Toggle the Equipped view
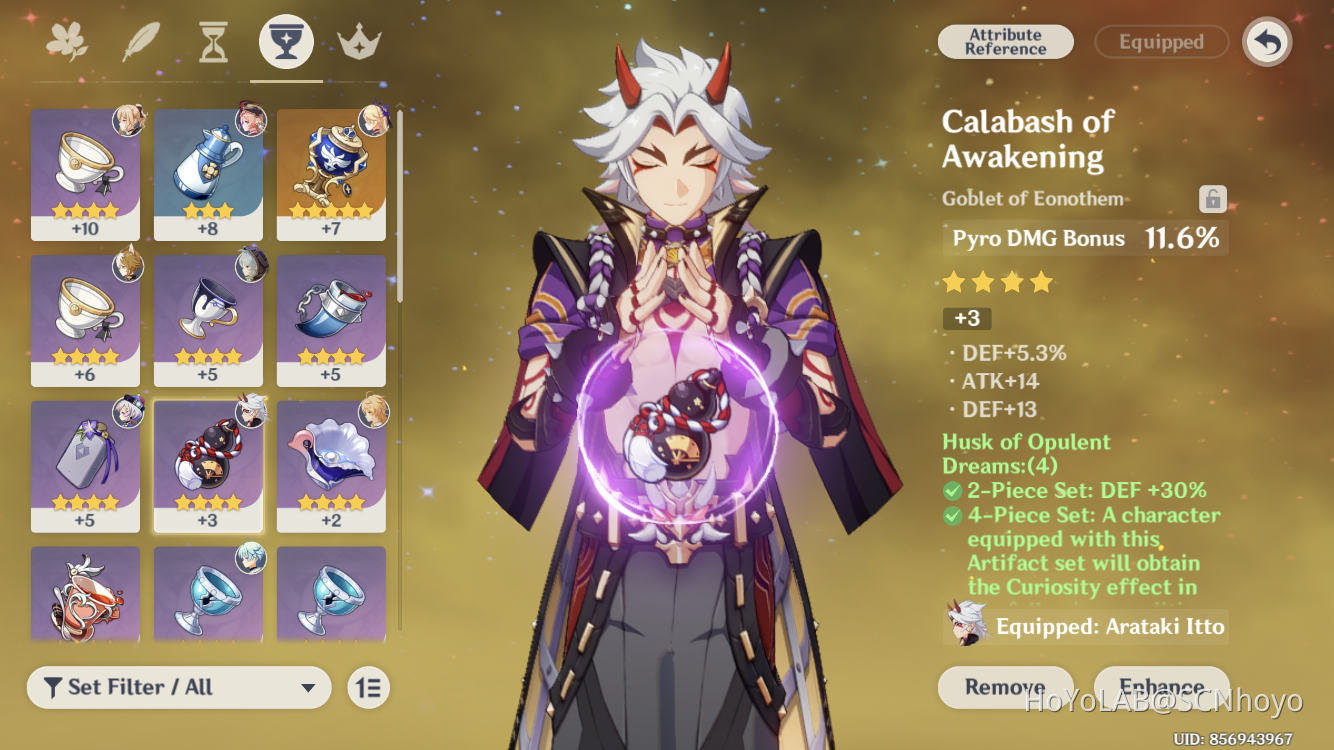This screenshot has height=750, width=1334. pyautogui.click(x=1161, y=42)
